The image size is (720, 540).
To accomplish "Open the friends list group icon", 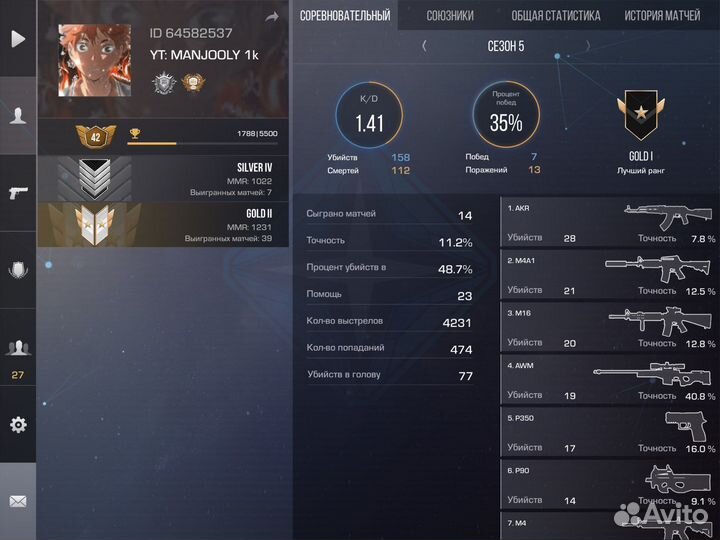I will click(x=18, y=348).
